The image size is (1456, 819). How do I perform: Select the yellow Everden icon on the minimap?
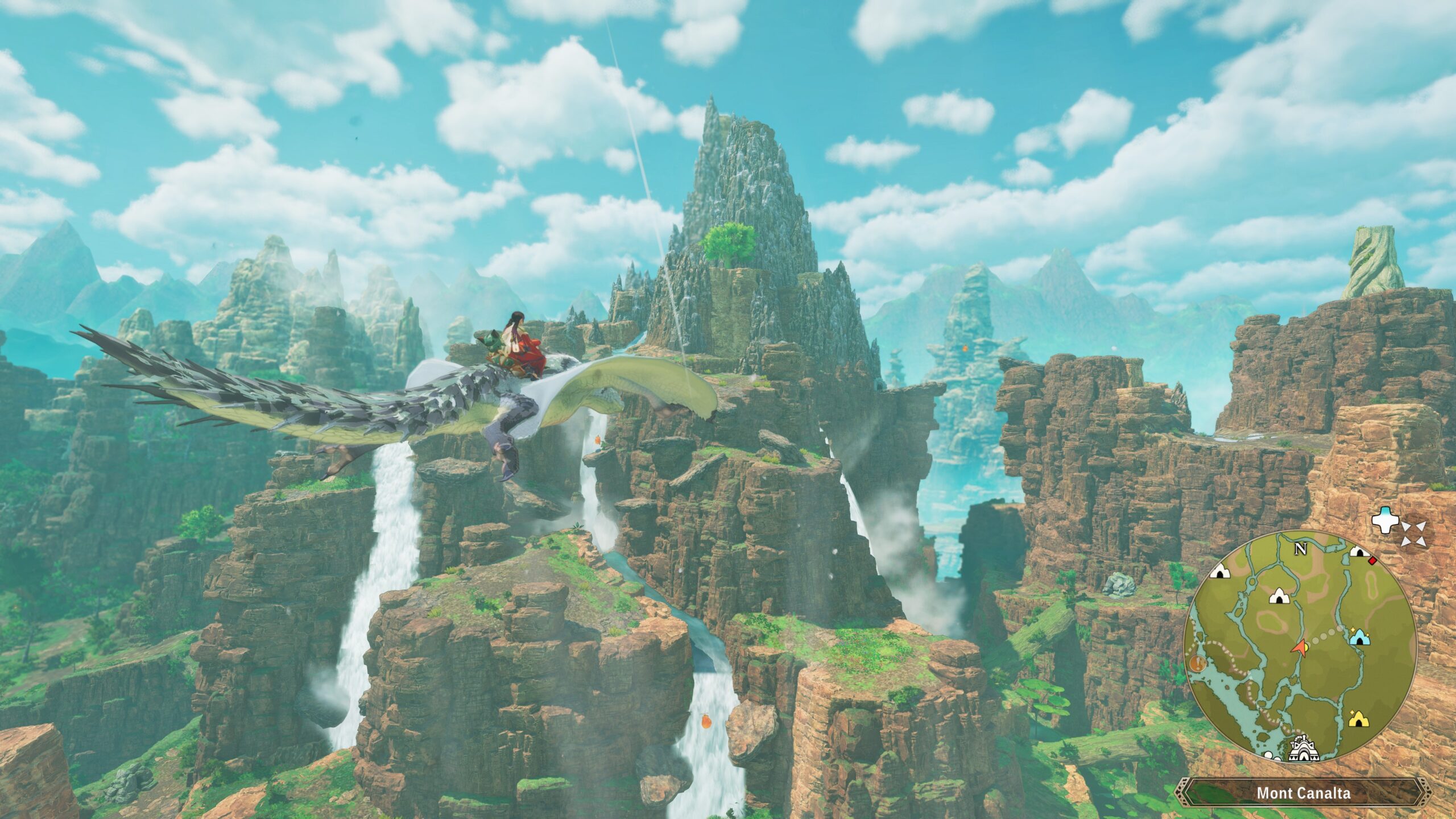1359,720
